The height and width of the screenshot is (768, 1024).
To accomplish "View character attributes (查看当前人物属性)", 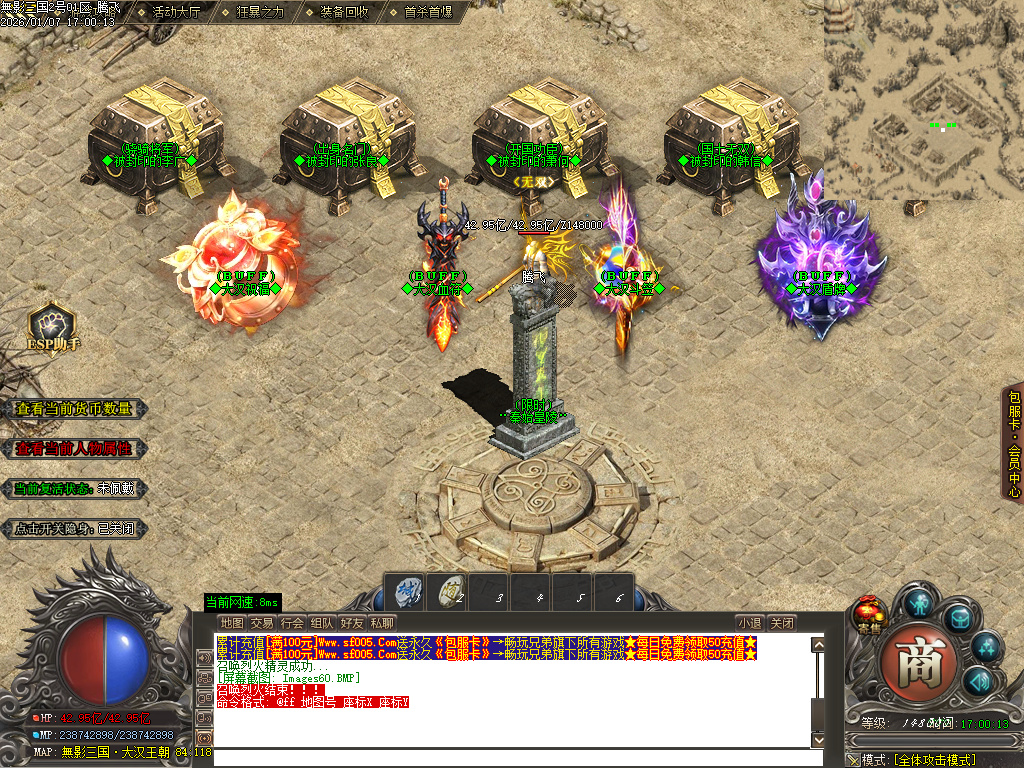I will click(74, 449).
